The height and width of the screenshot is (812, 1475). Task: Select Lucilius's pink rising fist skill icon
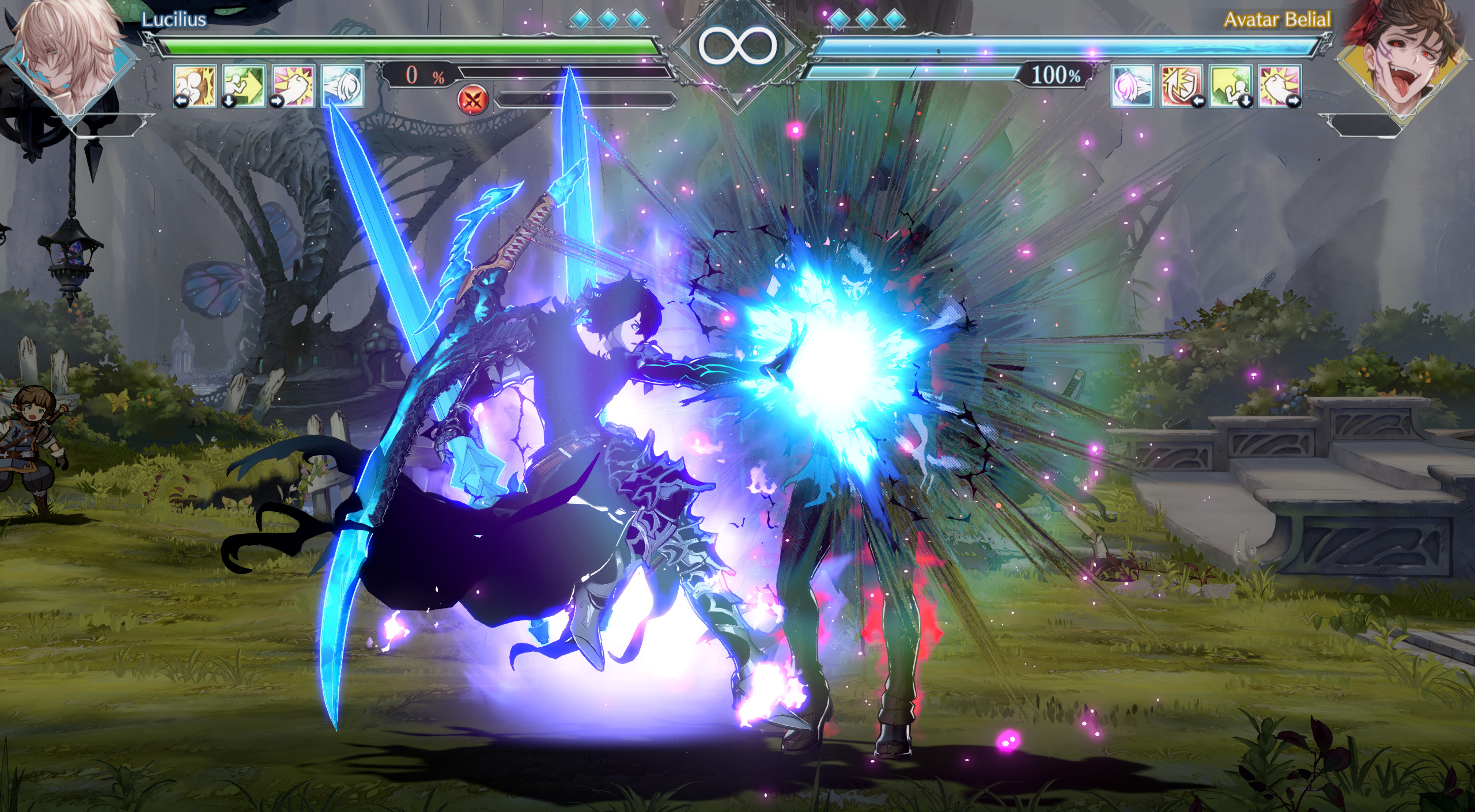[293, 88]
